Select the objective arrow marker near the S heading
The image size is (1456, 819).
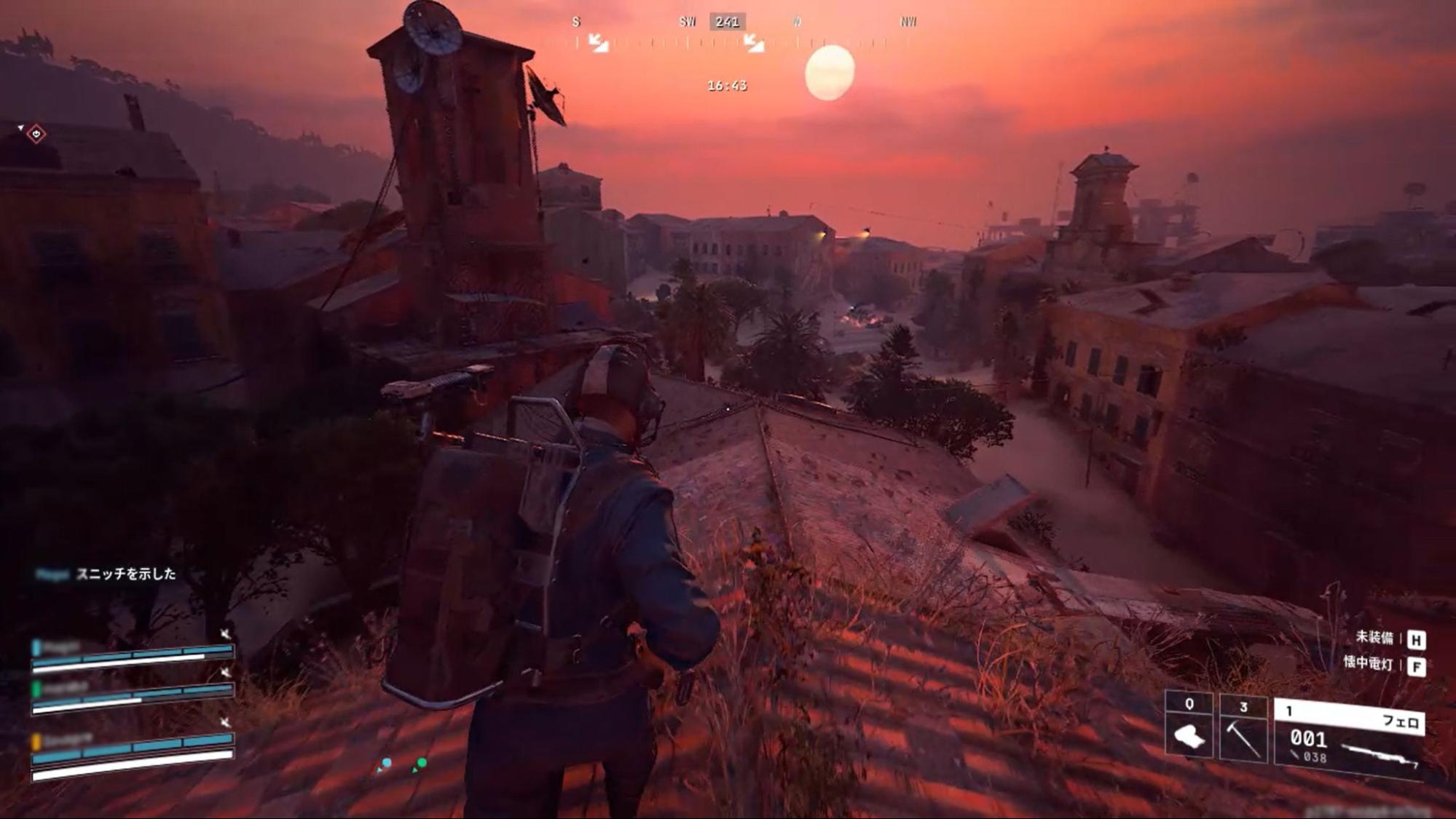[x=599, y=43]
